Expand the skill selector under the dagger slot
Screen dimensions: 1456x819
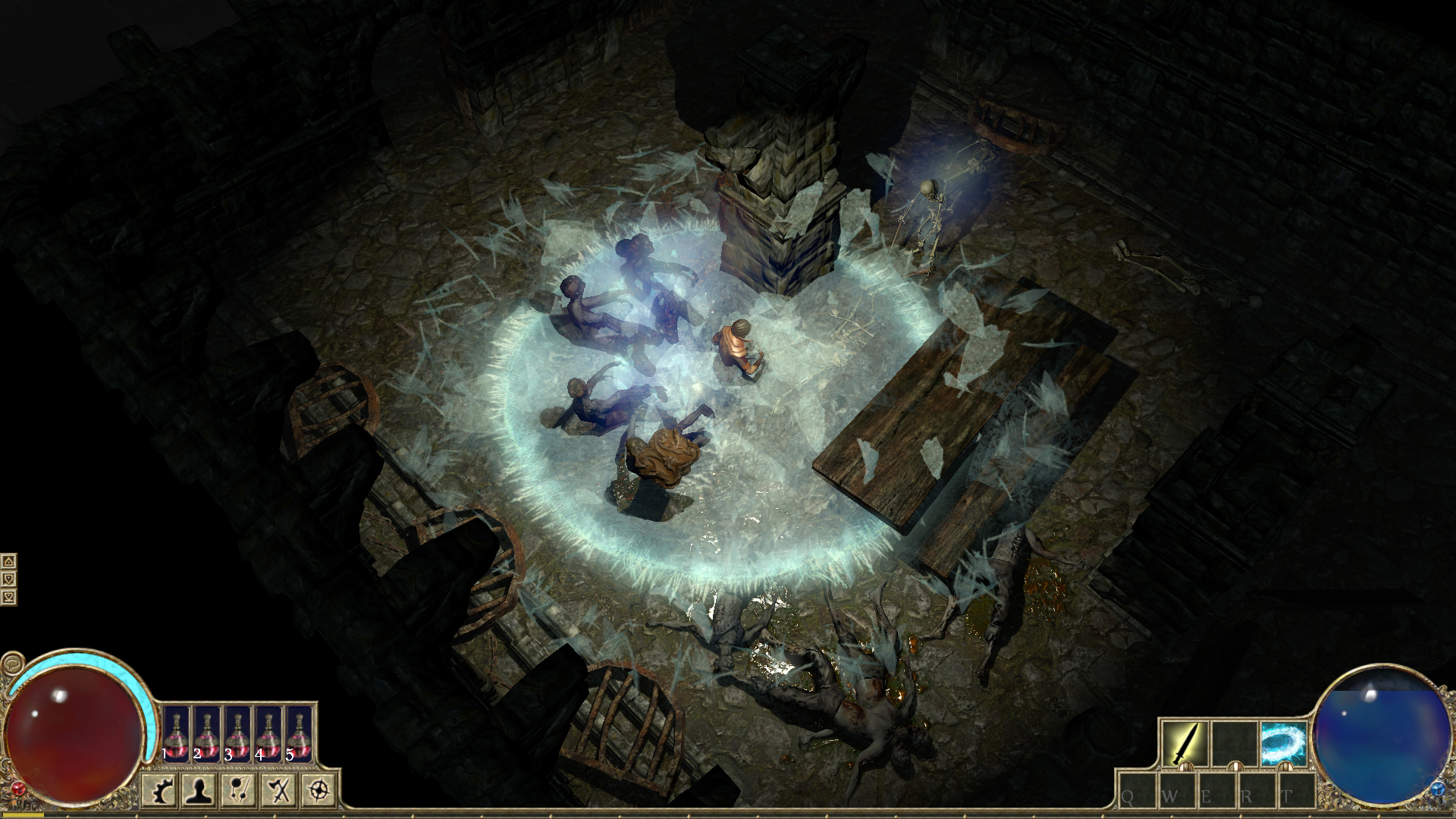(1187, 766)
